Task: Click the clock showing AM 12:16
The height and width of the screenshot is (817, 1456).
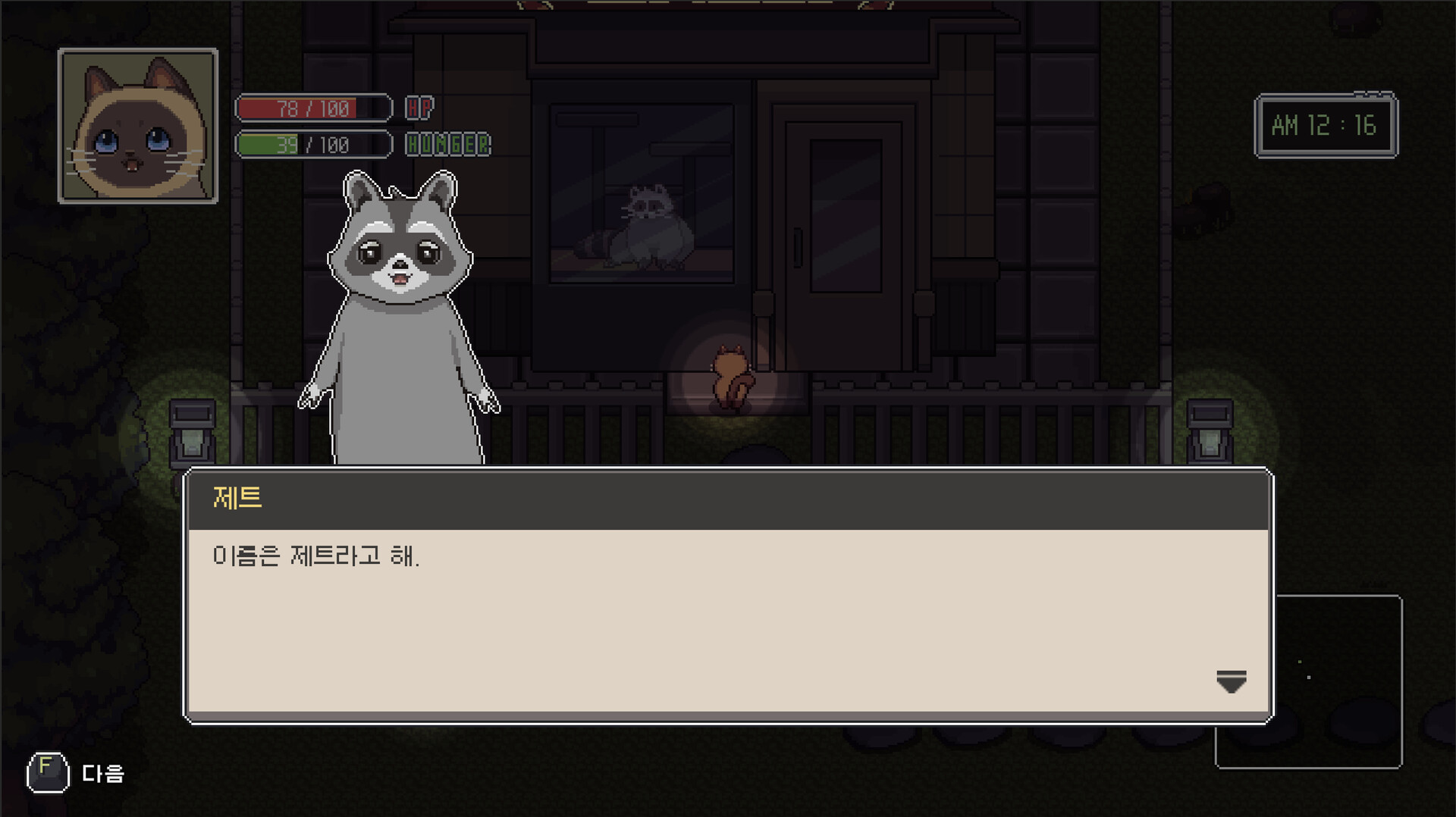Action: pyautogui.click(x=1326, y=125)
